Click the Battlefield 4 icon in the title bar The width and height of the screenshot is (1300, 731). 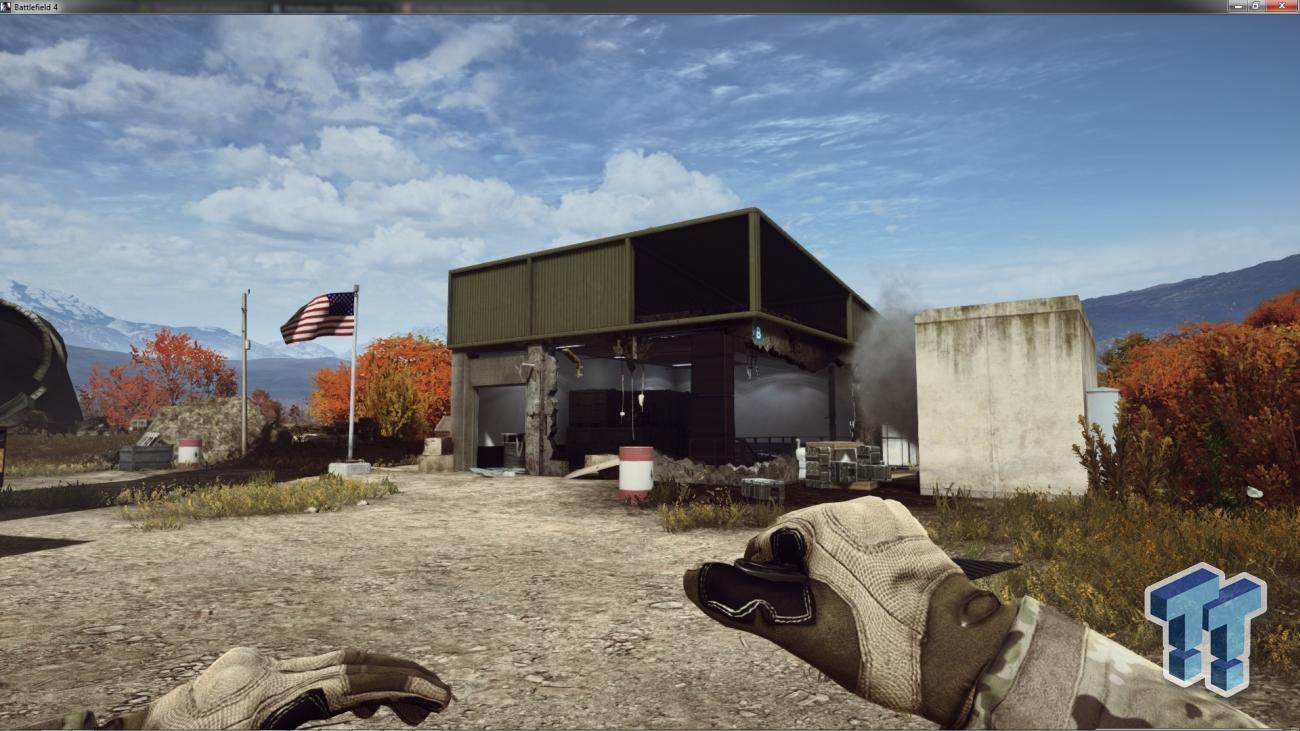tap(9, 8)
